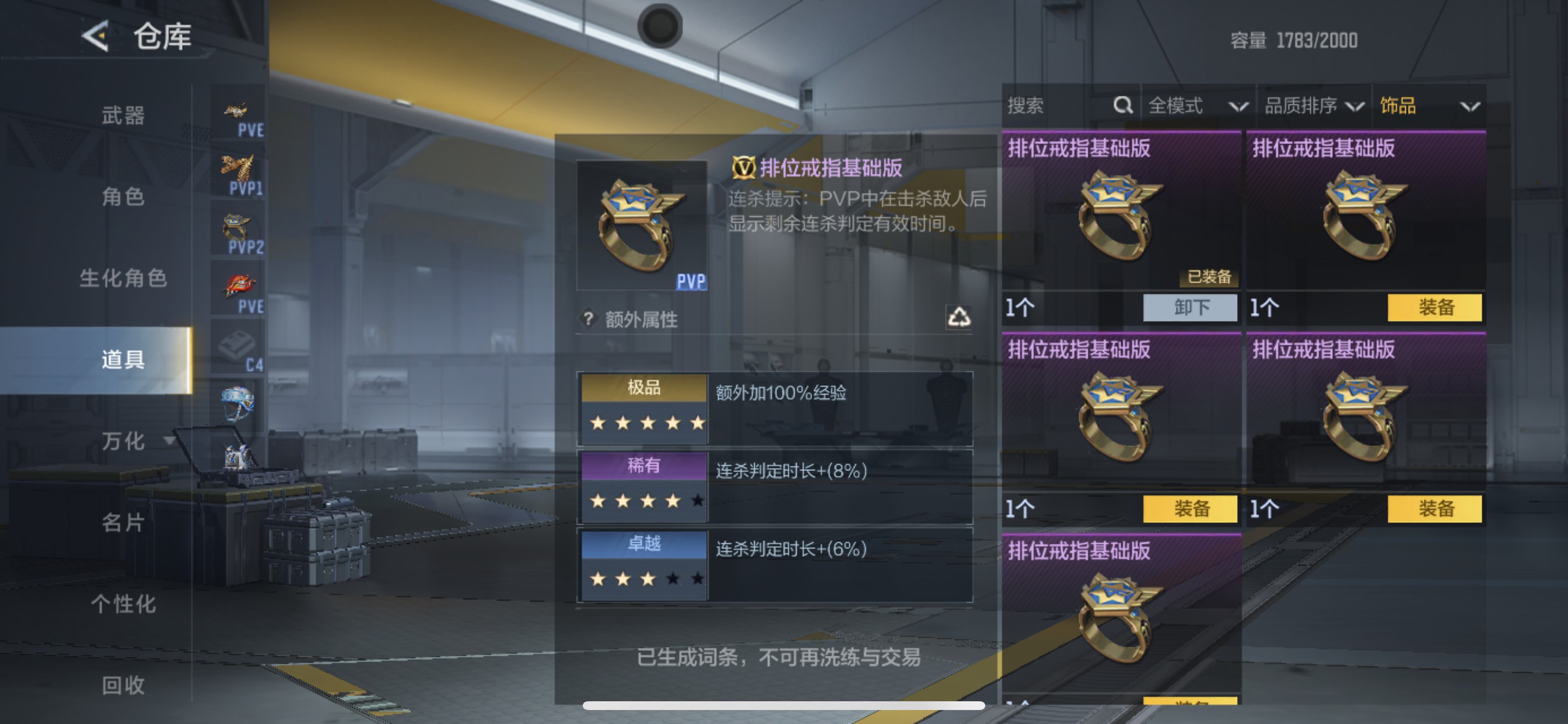Open the 个性化 section
Image resolution: width=1568 pixels, height=724 pixels.
(x=124, y=604)
